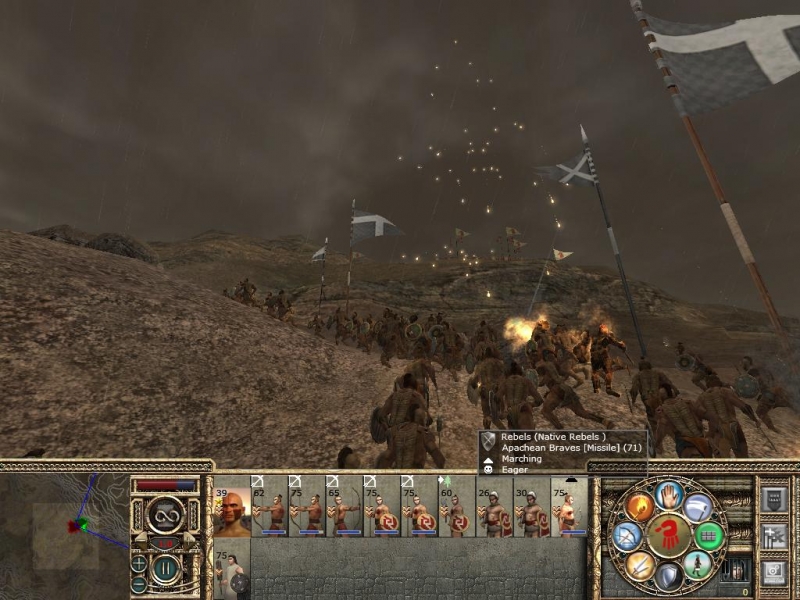800x600 pixels.
Task: Click the infinity symbol button
Action: point(165,516)
